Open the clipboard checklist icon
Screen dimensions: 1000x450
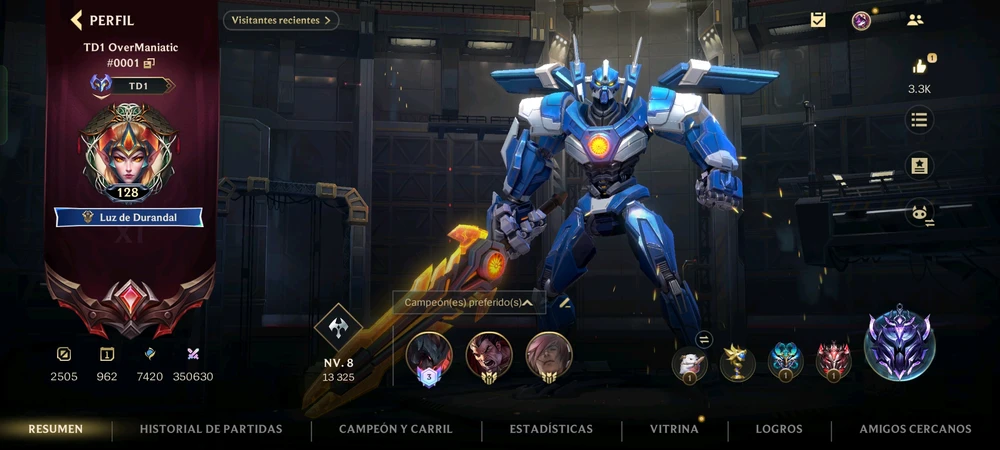tap(818, 20)
